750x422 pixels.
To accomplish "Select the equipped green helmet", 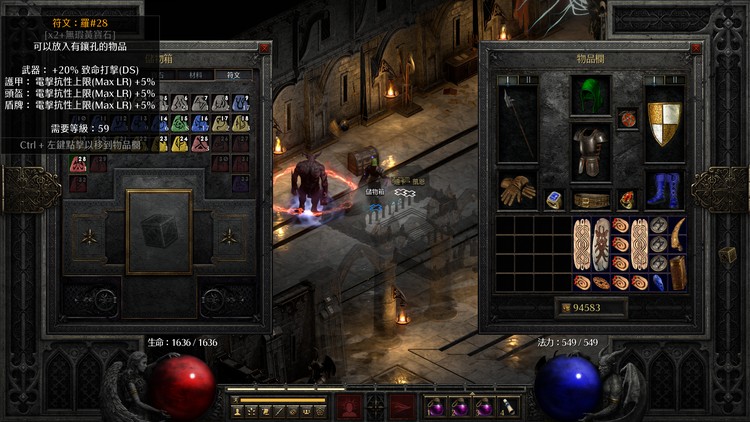I will [590, 97].
